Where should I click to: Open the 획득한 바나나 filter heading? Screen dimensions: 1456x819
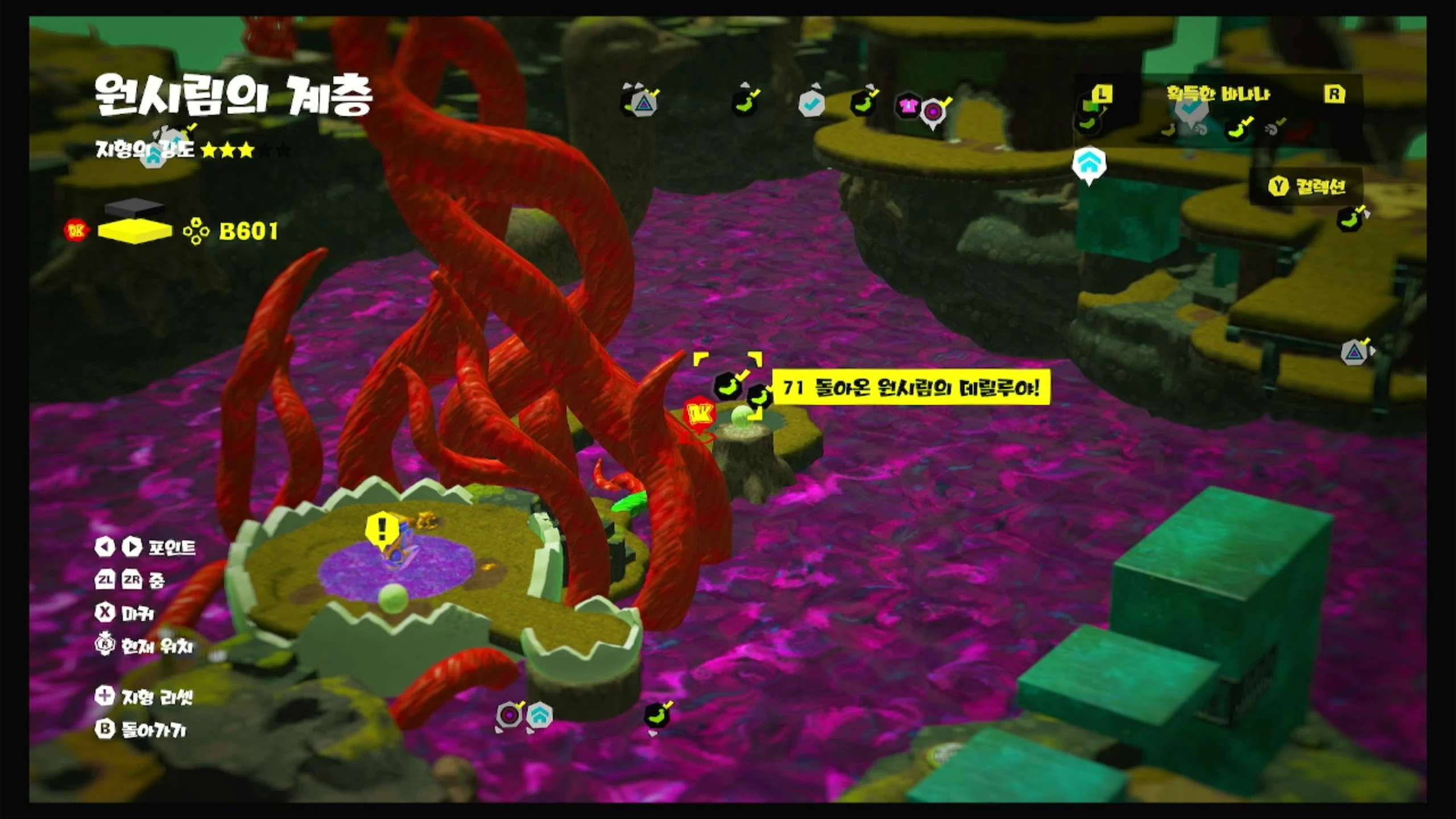1218,94
